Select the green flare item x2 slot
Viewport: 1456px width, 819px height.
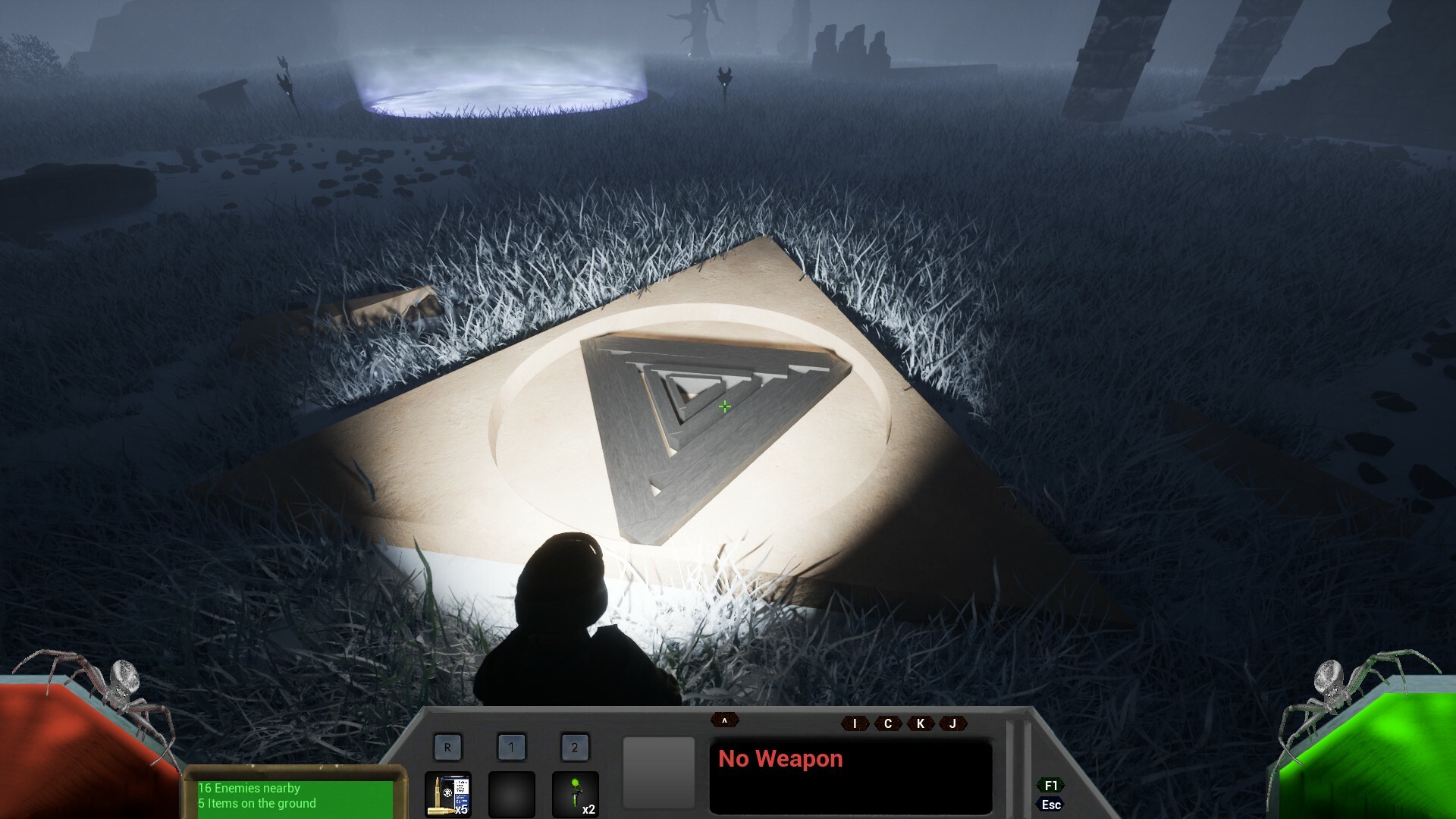click(x=576, y=795)
